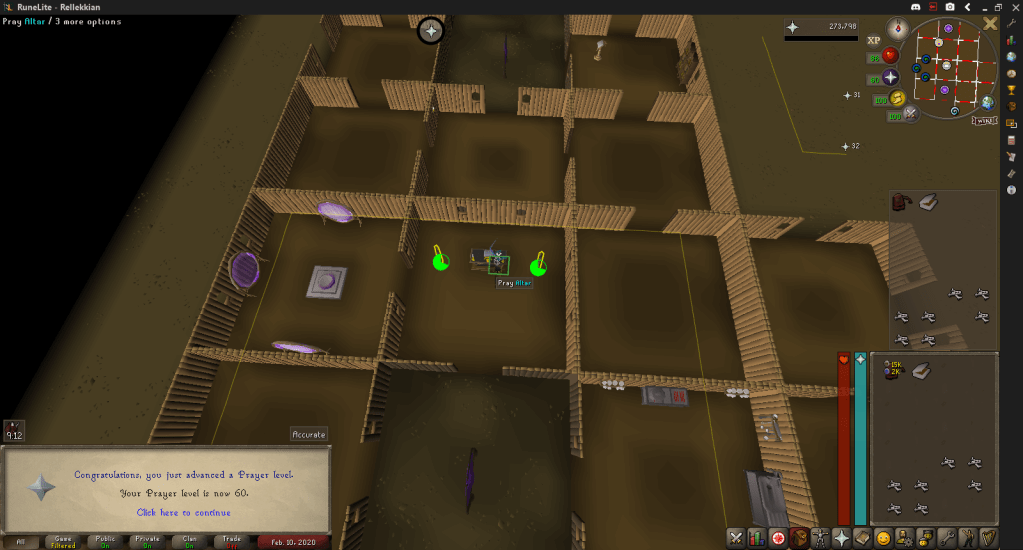
Task: Click the compass to face north
Action: 900,29
